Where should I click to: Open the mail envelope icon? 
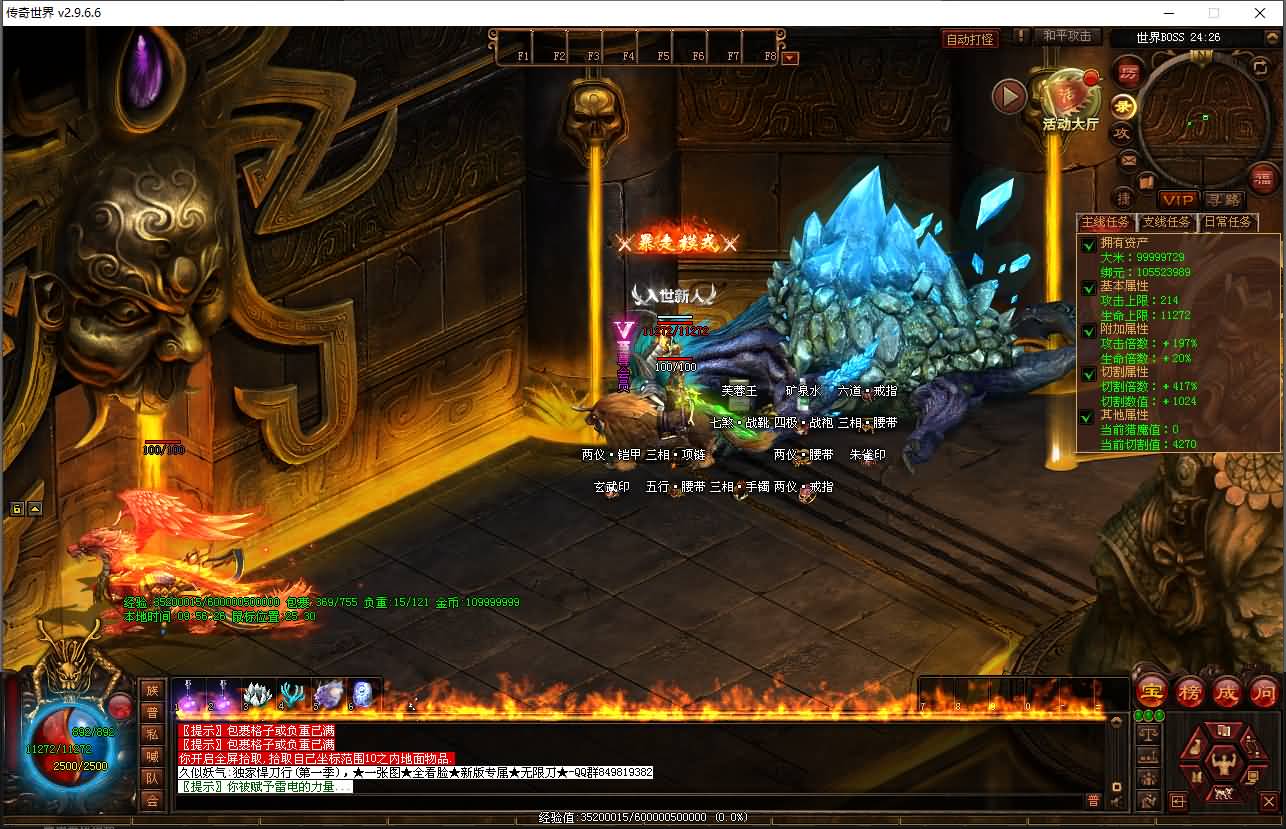point(1128,160)
